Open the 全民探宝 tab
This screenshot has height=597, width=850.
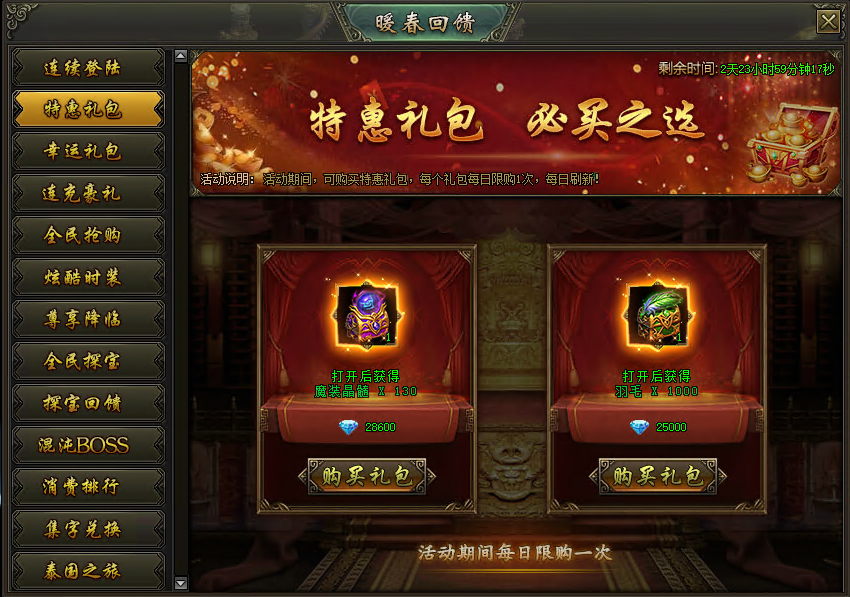pos(88,361)
